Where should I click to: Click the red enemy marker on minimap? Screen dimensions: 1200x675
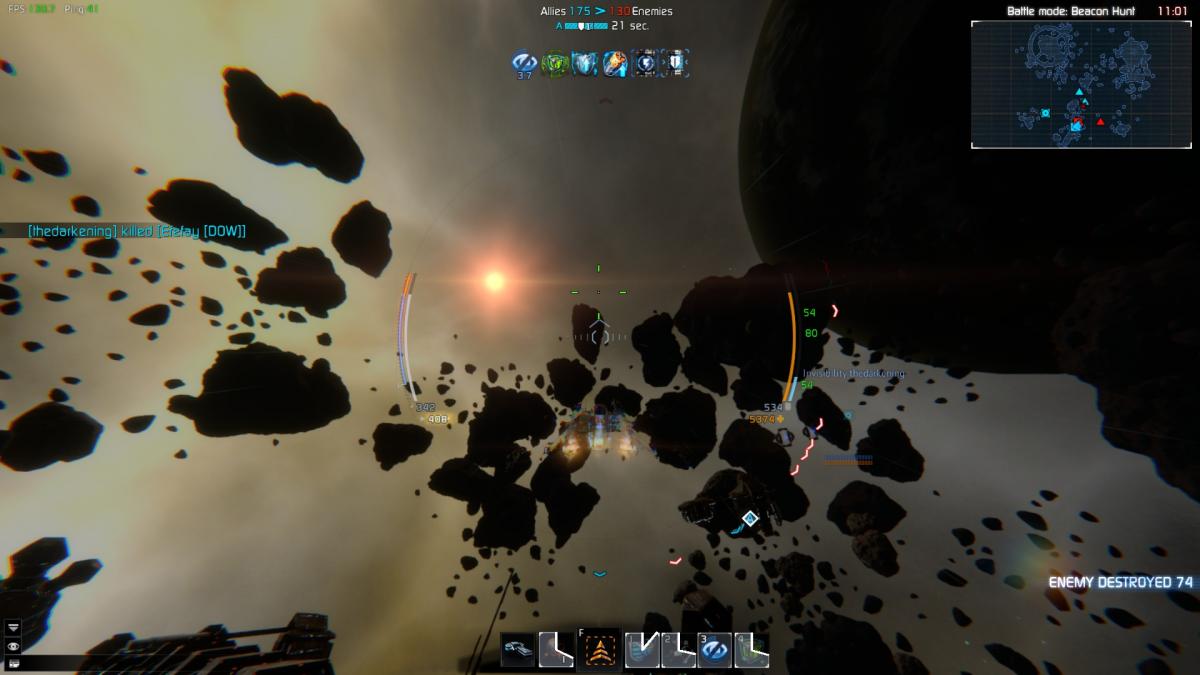tap(1100, 122)
